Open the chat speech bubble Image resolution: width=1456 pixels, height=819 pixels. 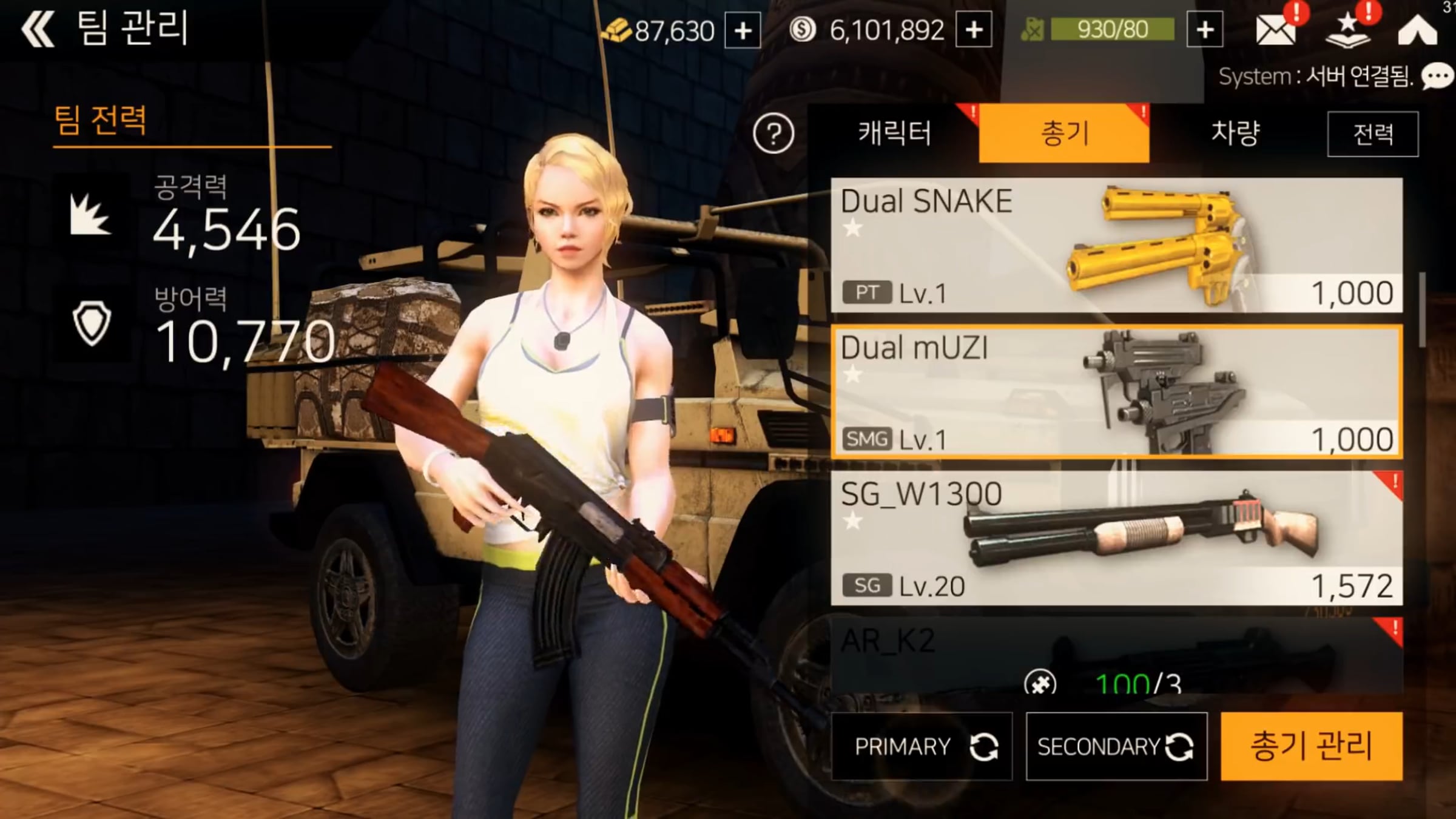click(x=1437, y=78)
